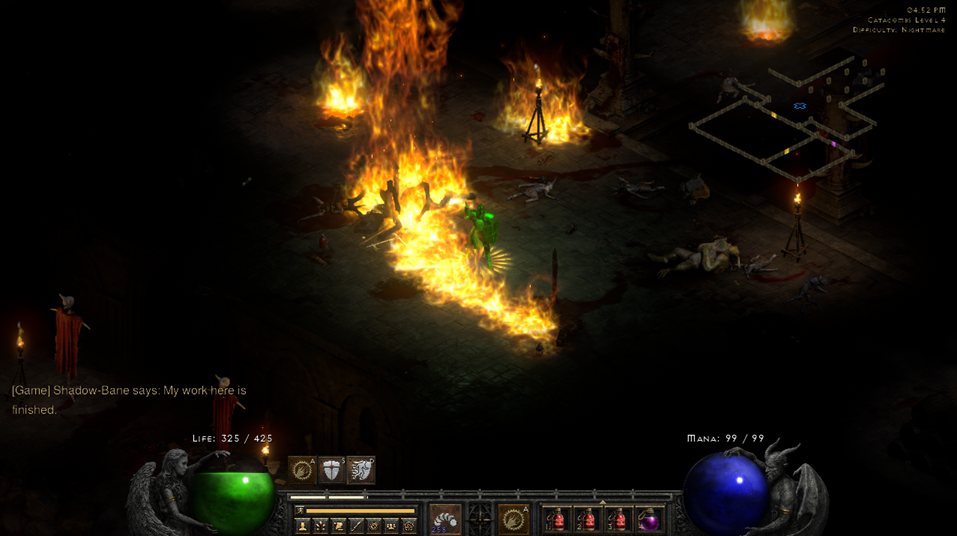
Task: Open the right-click aura skill selector
Action: 513,519
